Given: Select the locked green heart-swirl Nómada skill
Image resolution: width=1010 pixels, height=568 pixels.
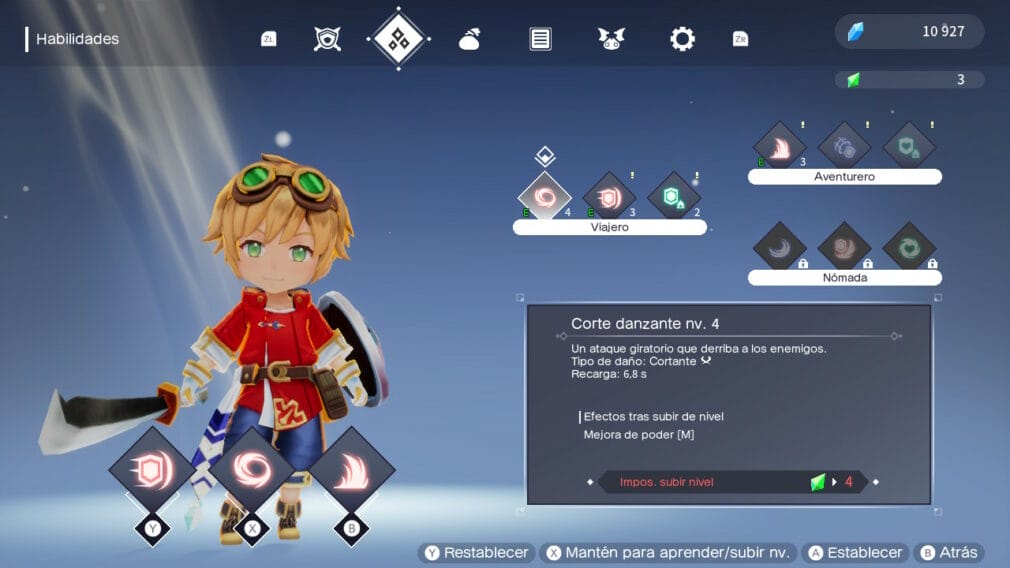Looking at the screenshot, I should point(909,247).
